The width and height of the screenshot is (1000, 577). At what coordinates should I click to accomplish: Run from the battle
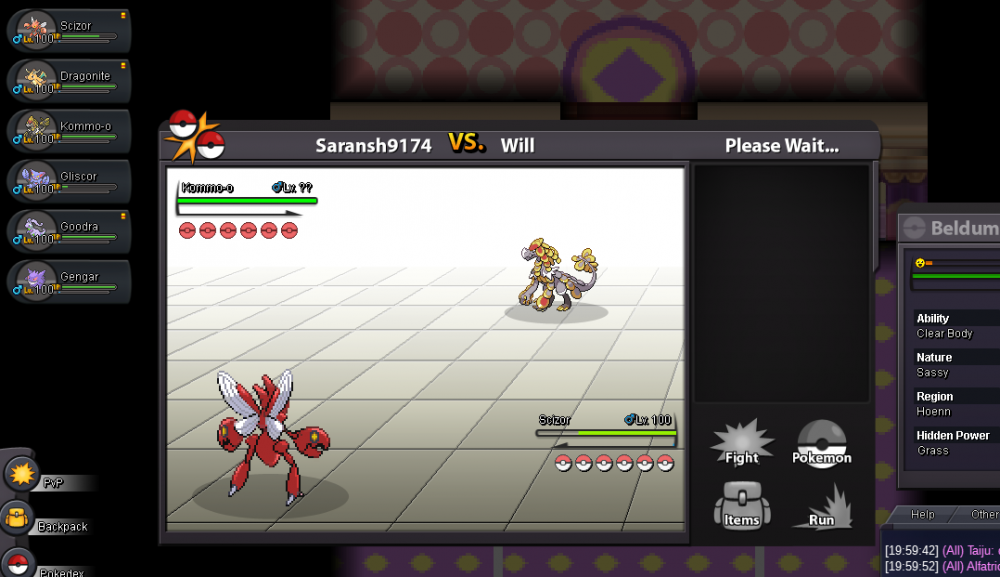pos(822,506)
